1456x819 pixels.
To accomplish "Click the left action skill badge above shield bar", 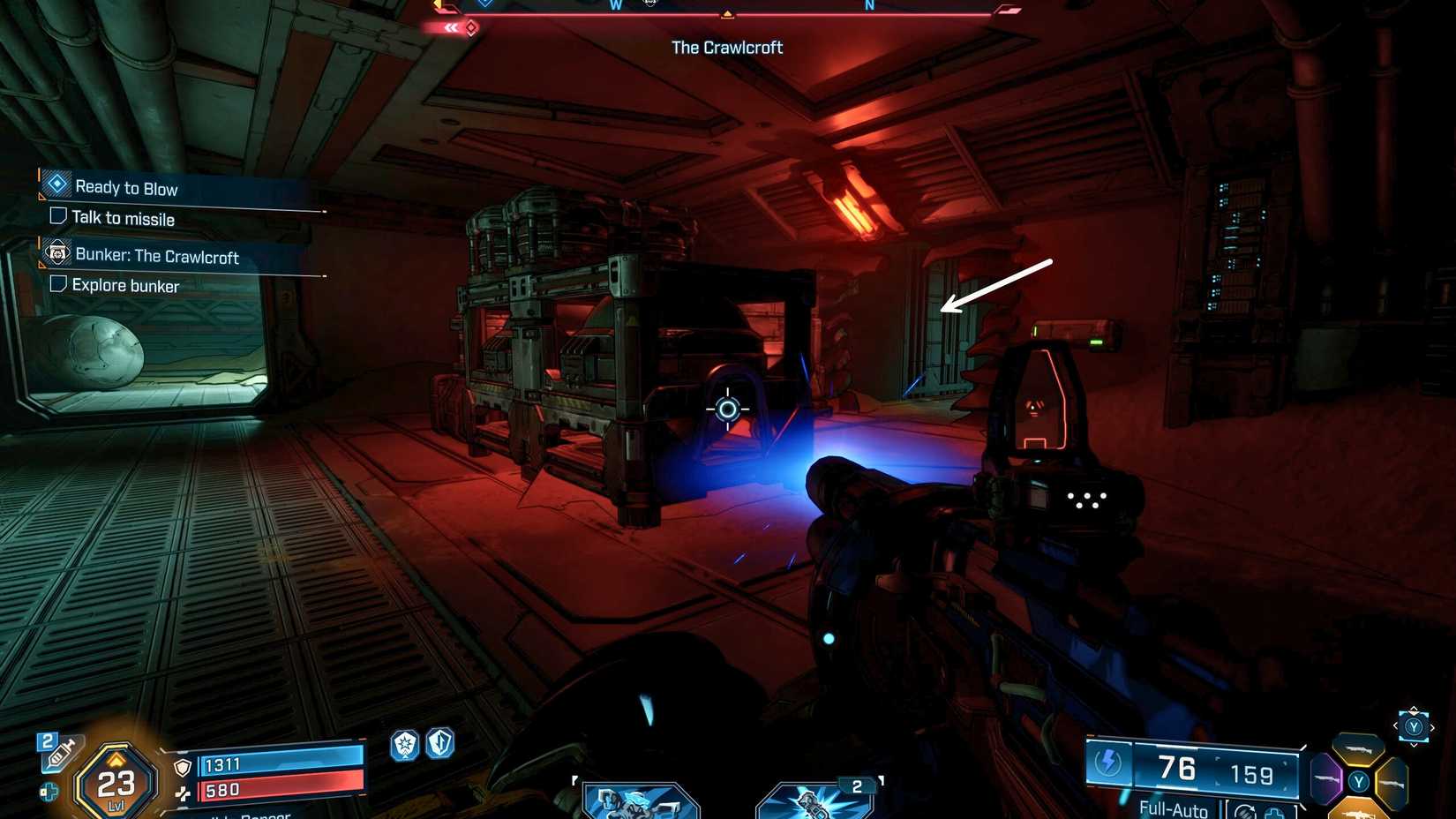I will [404, 744].
